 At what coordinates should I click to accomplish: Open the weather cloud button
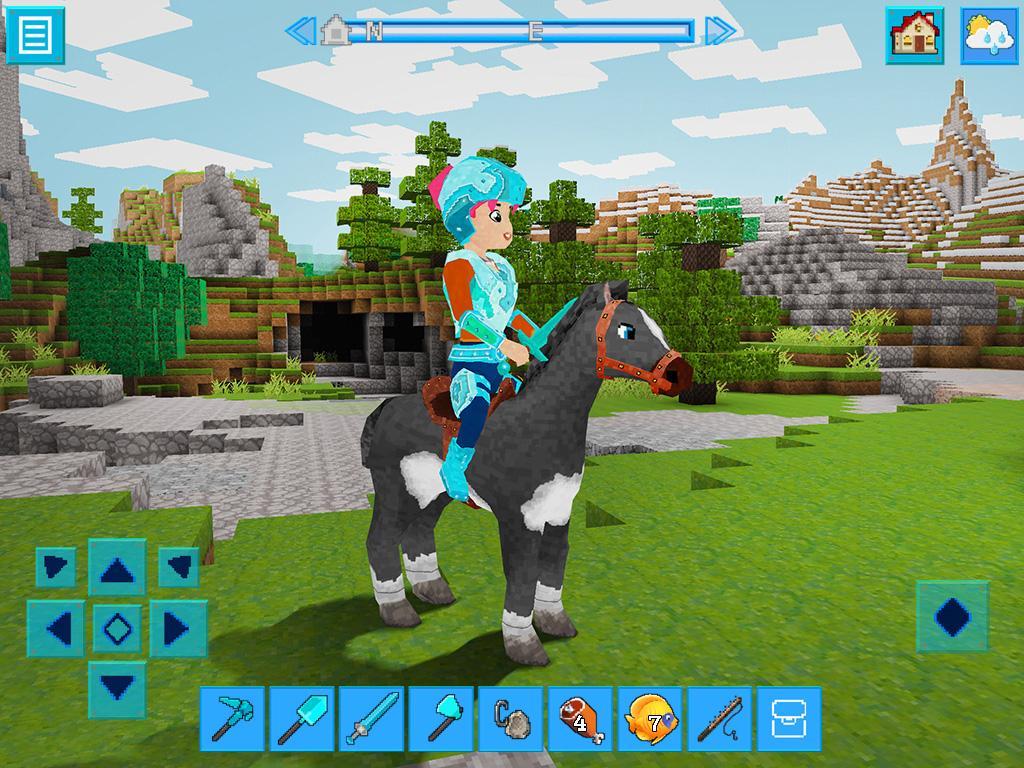click(x=990, y=35)
